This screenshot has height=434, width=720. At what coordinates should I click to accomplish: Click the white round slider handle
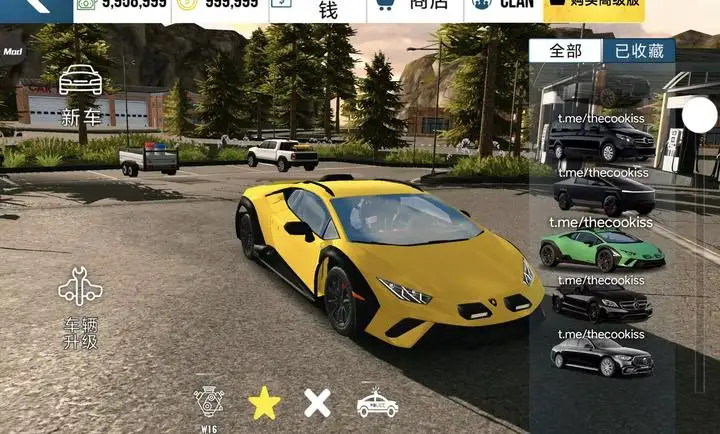coord(700,117)
